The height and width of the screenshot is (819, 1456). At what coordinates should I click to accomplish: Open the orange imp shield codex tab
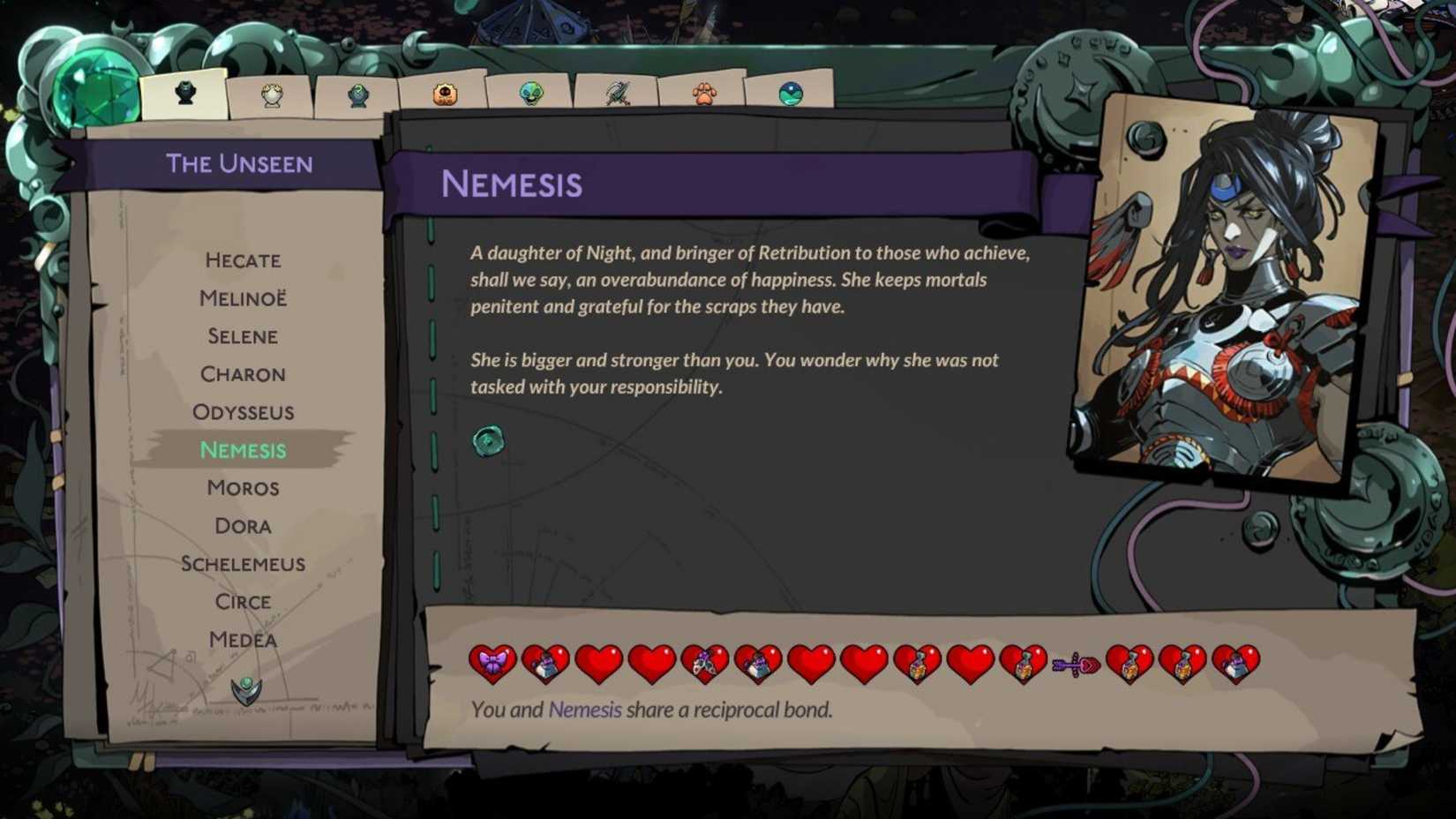tap(445, 91)
